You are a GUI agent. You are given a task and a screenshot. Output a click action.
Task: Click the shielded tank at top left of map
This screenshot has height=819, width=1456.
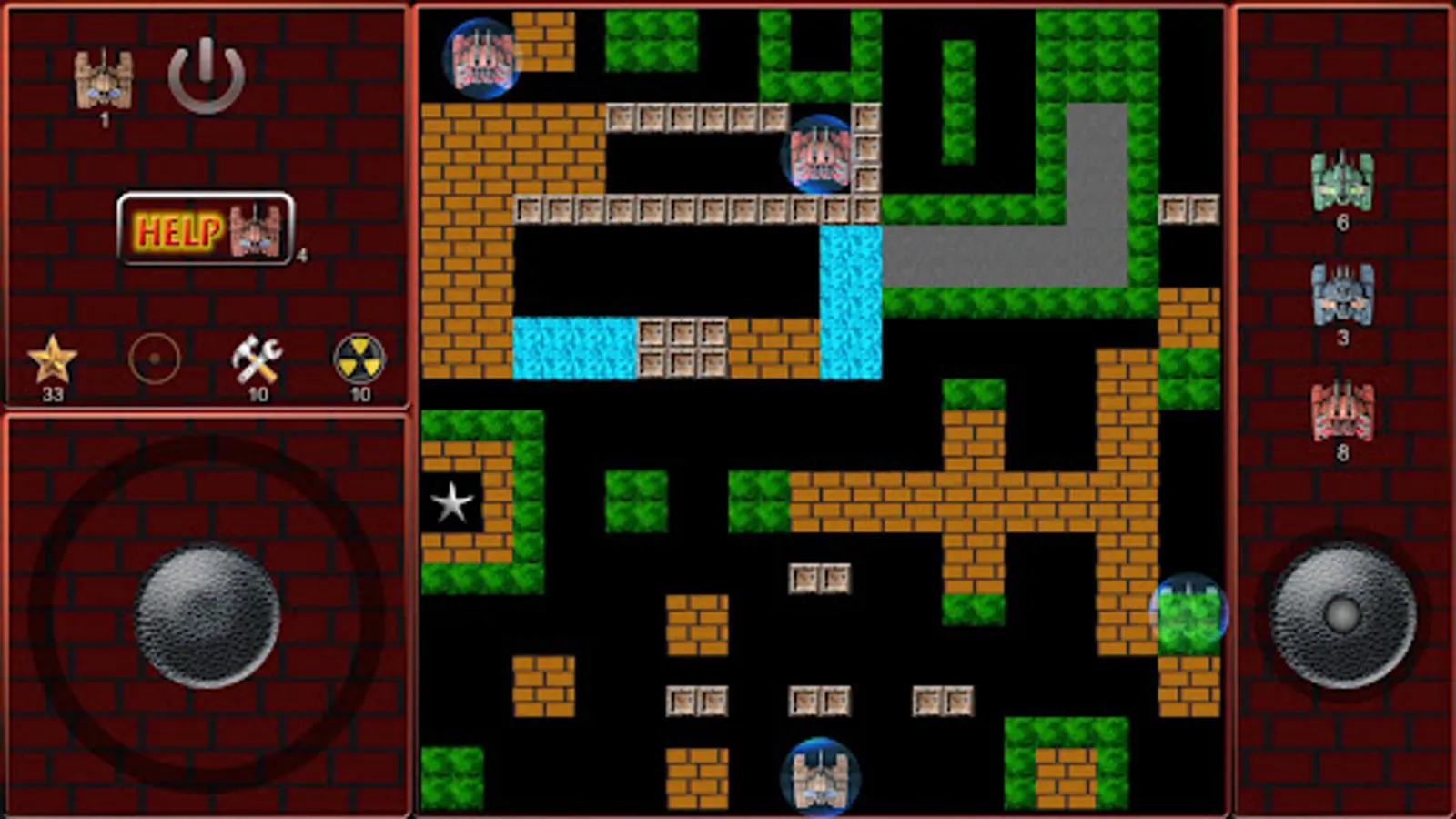coord(480,59)
